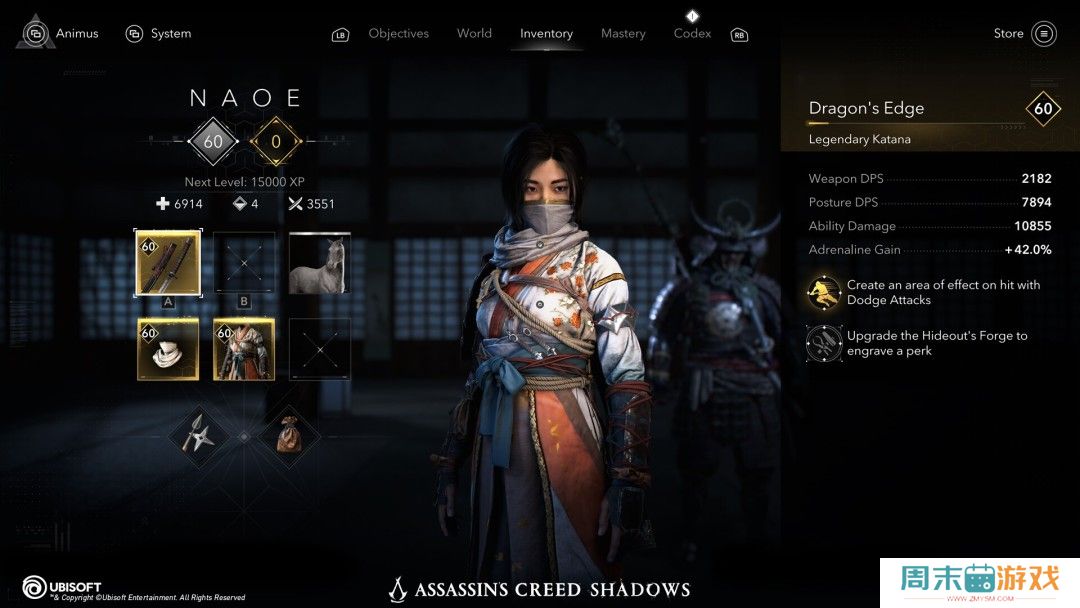1080x608 pixels.
Task: Select the Dragon's Edge katana slot
Action: (168, 263)
